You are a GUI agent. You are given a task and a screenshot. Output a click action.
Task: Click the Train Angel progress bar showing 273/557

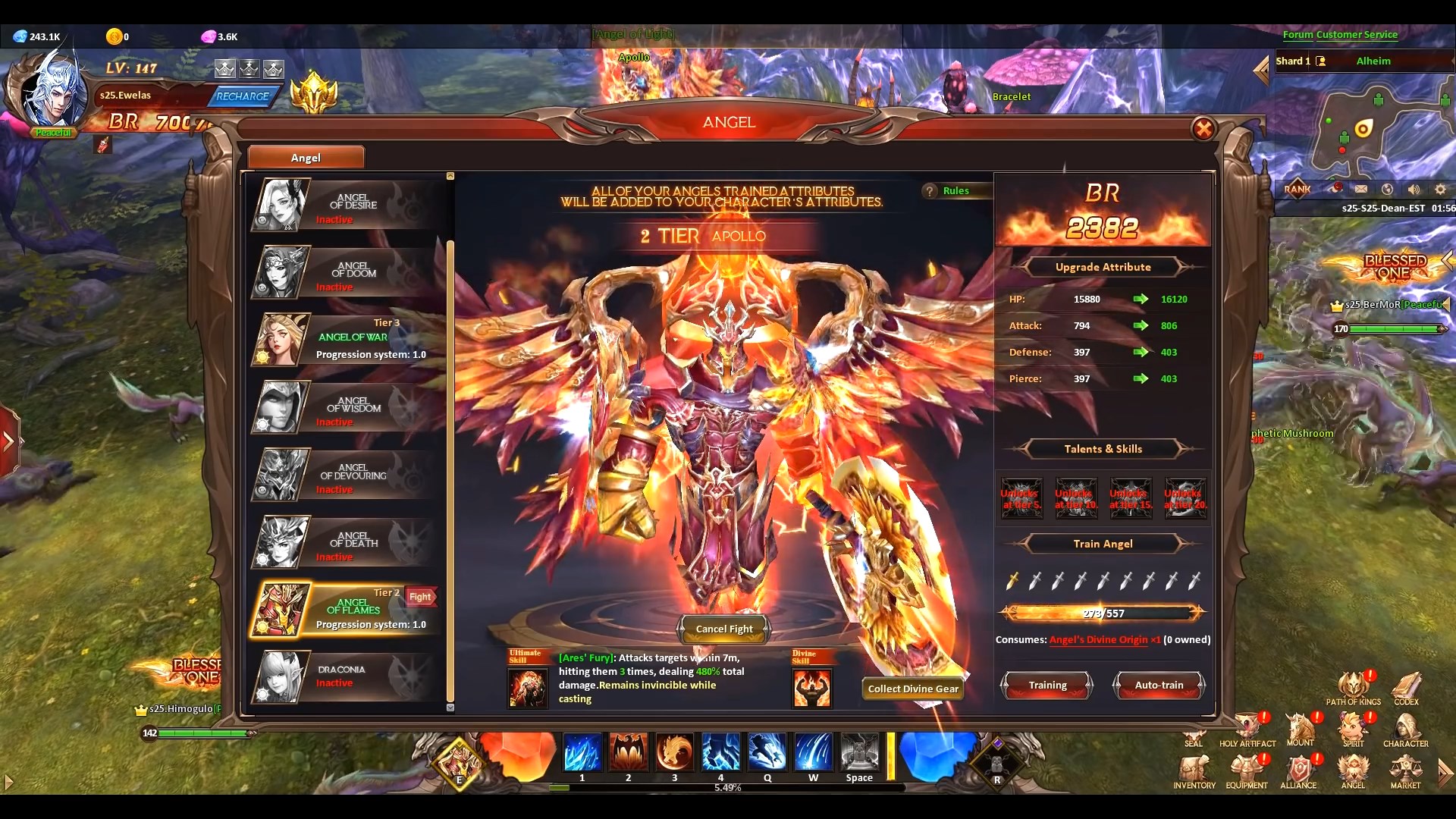[1101, 613]
